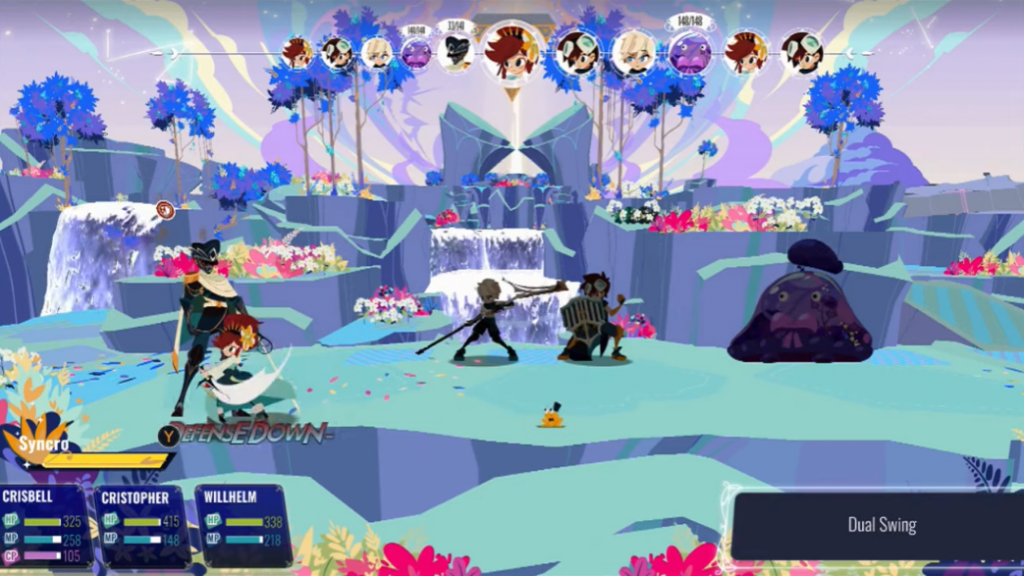The height and width of the screenshot is (576, 1024).
Task: Select the black-masked enemy turn portrait
Action: coord(456,52)
